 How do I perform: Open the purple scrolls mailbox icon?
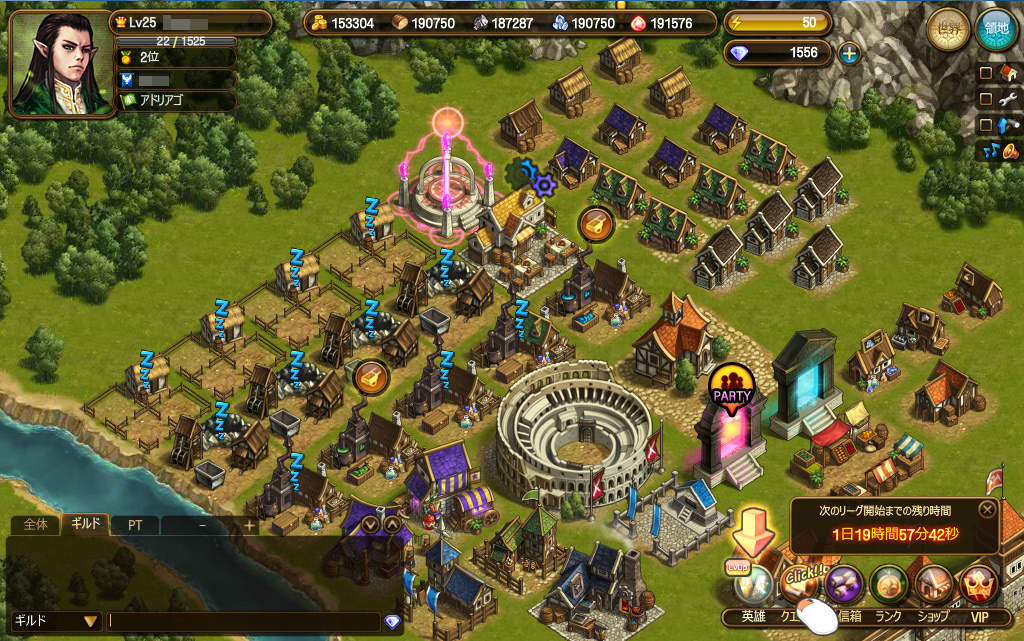tap(843, 585)
